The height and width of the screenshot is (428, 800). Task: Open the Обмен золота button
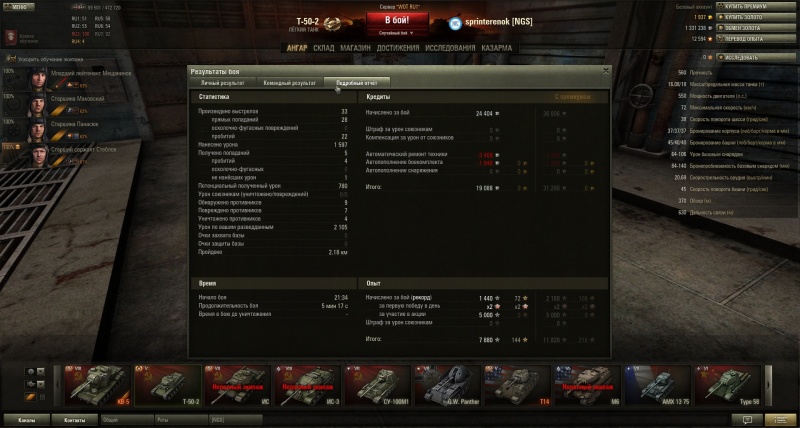[x=750, y=29]
